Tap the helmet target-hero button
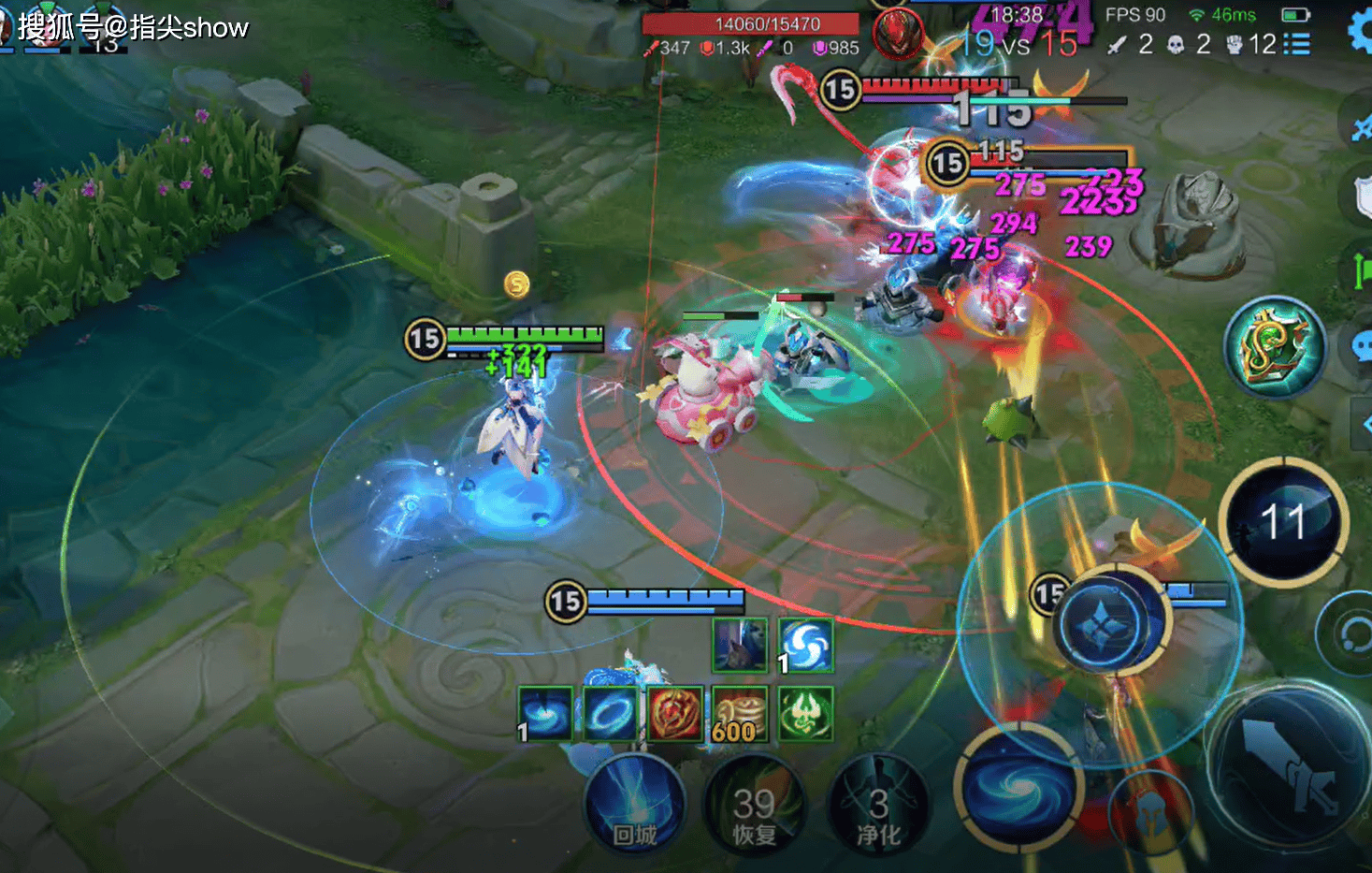1372x873 pixels. [1152, 811]
